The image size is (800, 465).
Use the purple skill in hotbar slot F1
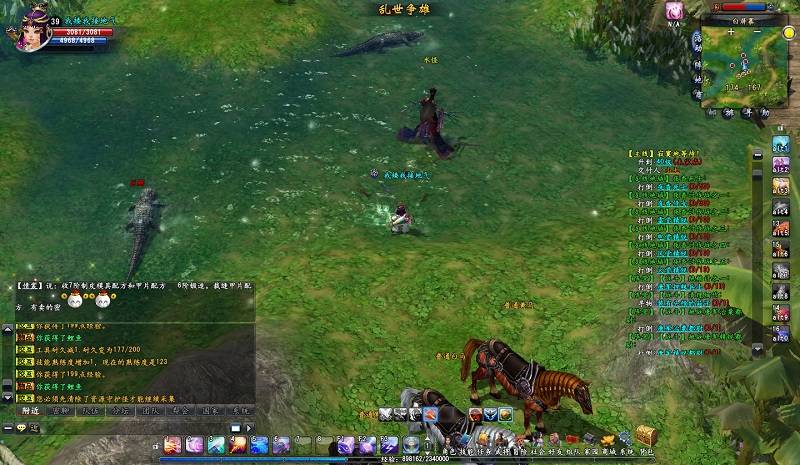point(345,444)
